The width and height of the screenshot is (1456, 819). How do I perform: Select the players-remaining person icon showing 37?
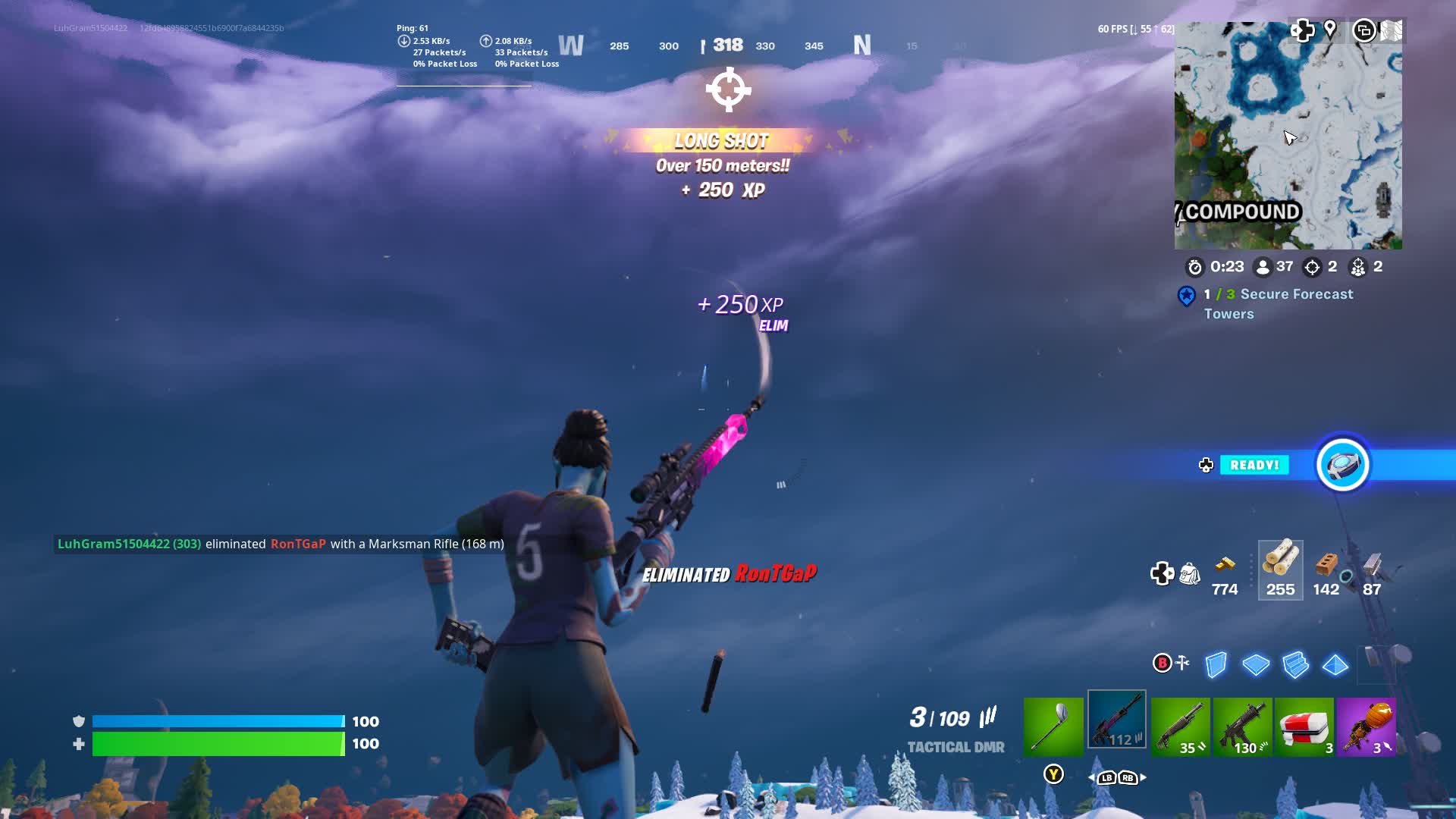tap(1262, 267)
